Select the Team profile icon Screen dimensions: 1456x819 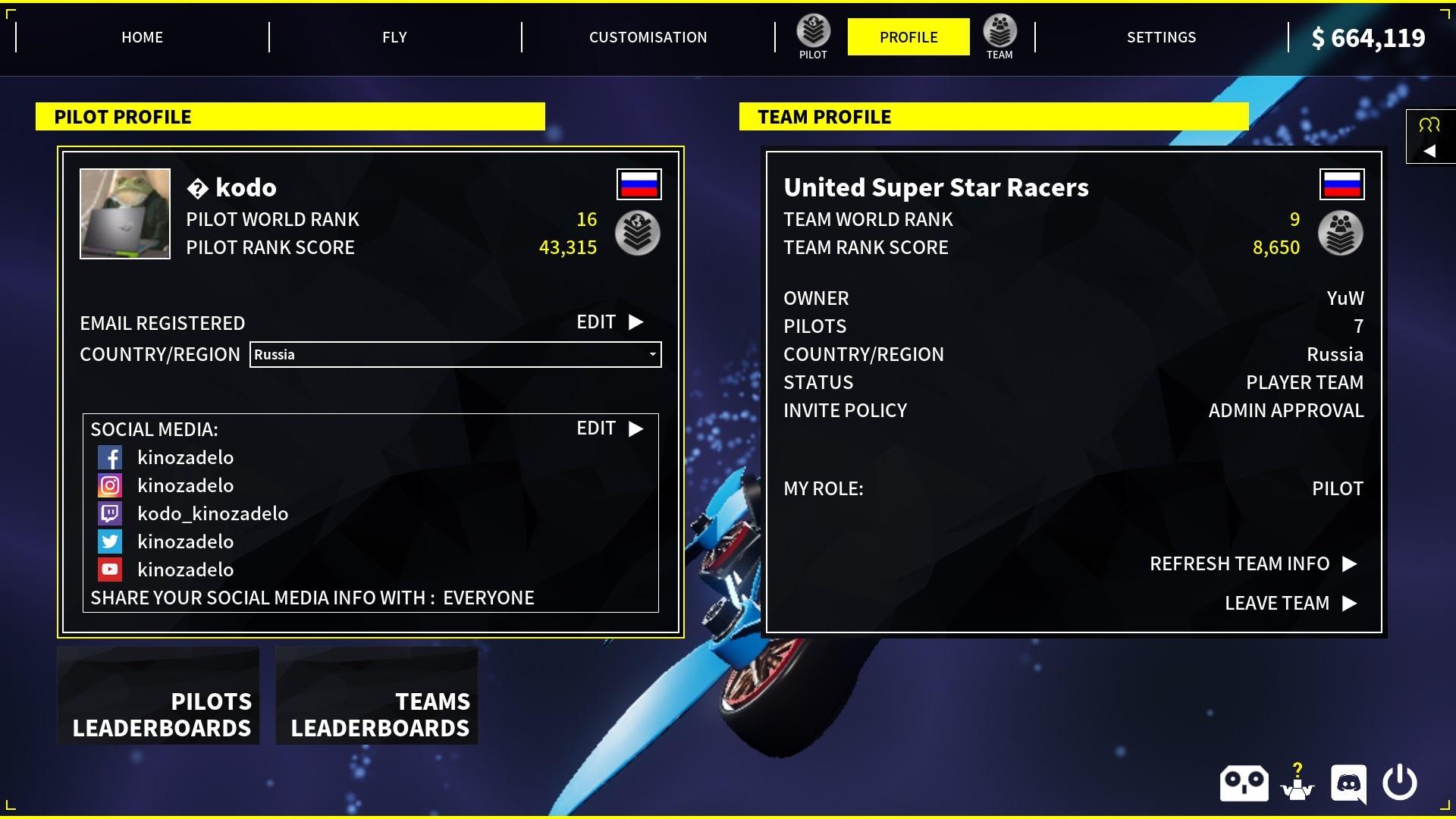click(x=999, y=36)
